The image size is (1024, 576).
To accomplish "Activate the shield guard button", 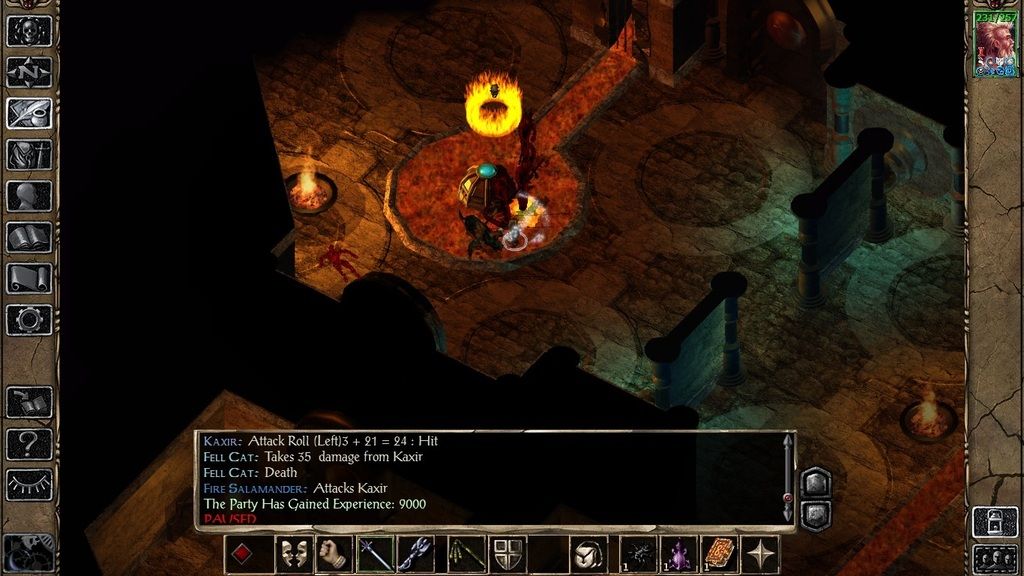I will coord(507,554).
